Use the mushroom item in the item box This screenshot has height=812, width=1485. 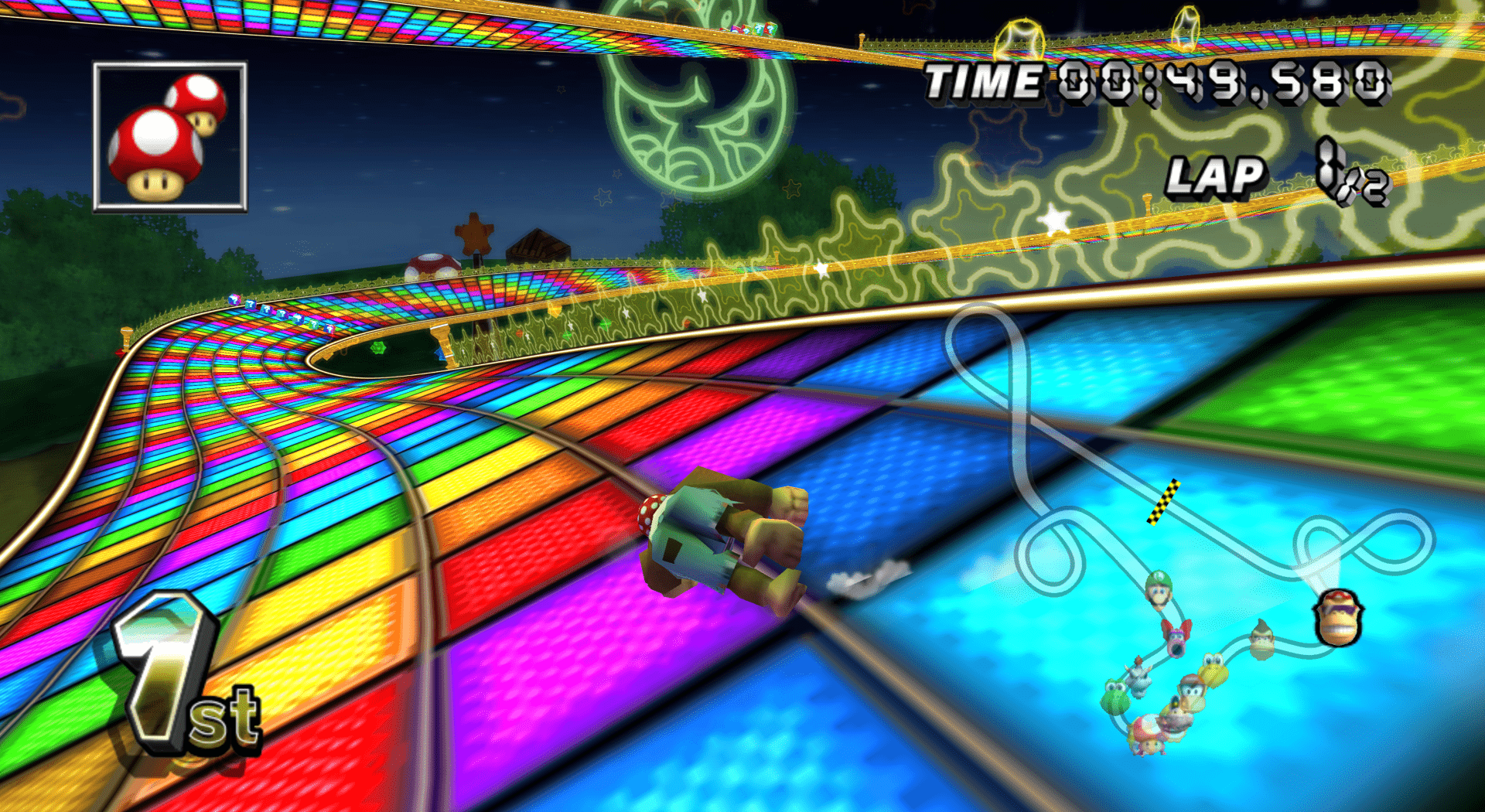tap(170, 137)
